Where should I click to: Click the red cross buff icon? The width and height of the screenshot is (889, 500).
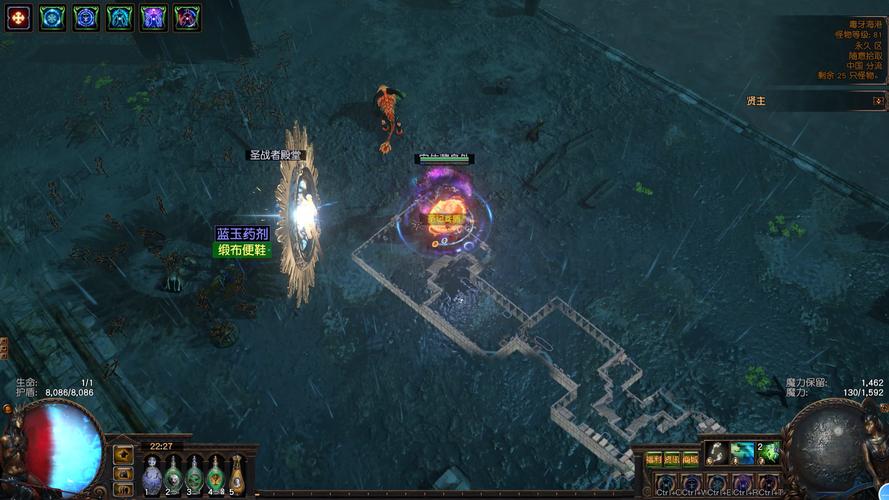tap(19, 17)
